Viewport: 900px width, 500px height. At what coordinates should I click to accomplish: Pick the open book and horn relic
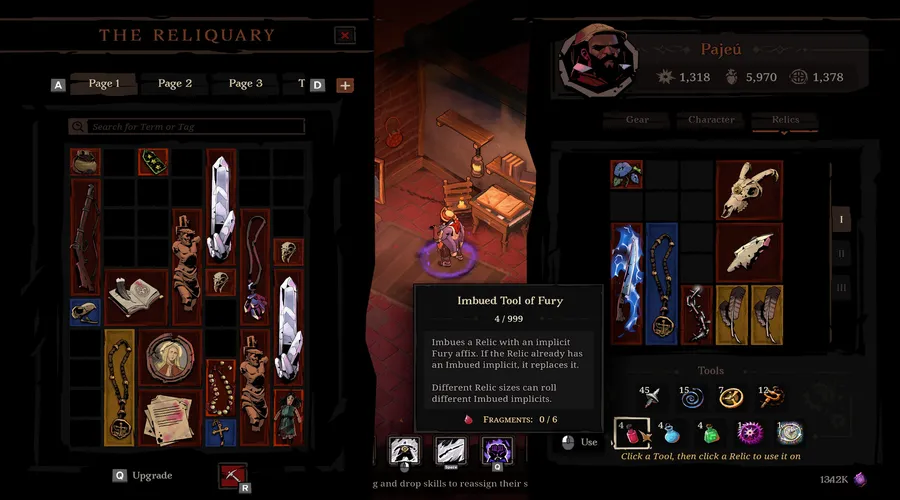[135, 295]
